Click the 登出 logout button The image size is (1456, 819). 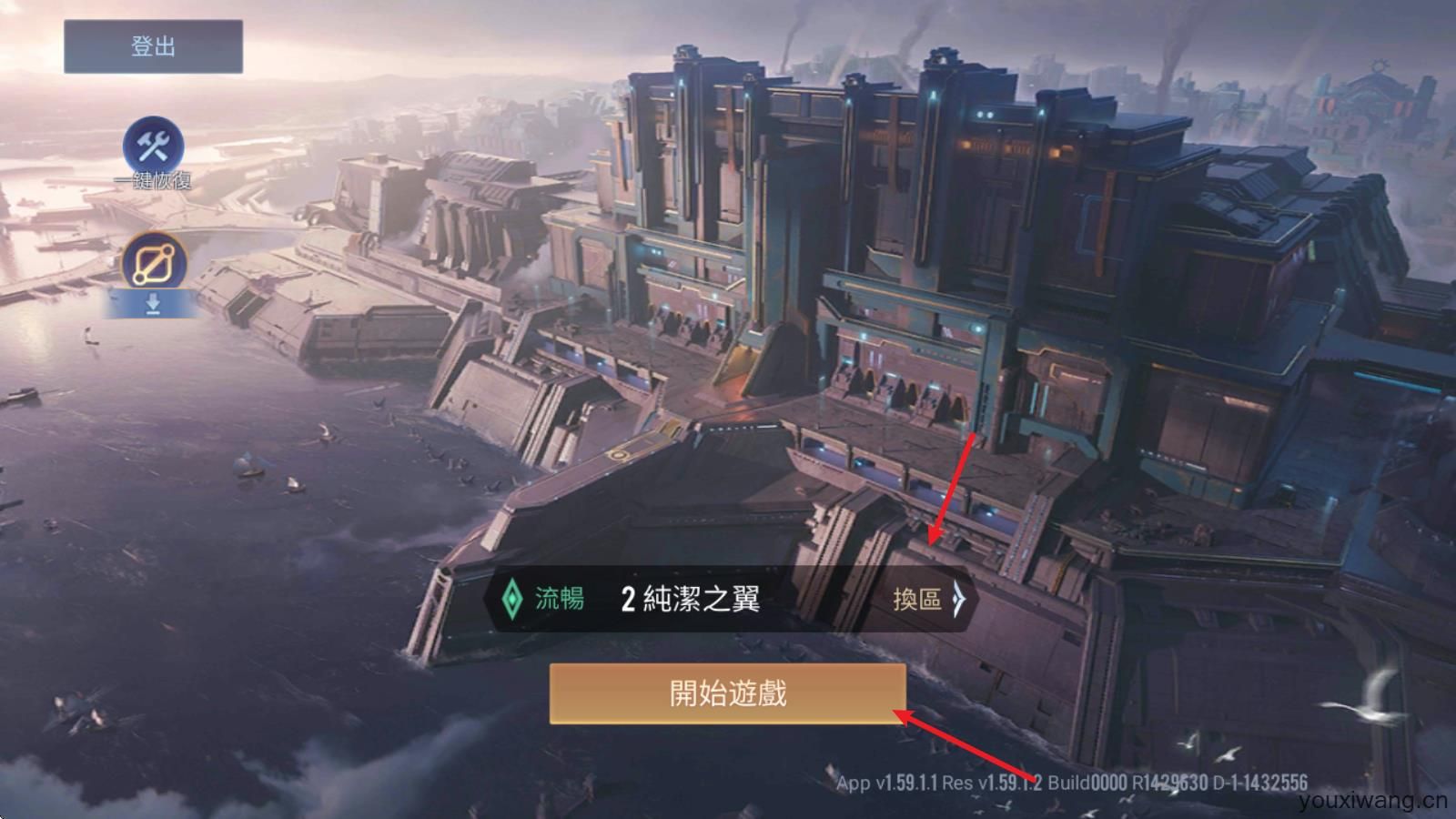tap(152, 45)
